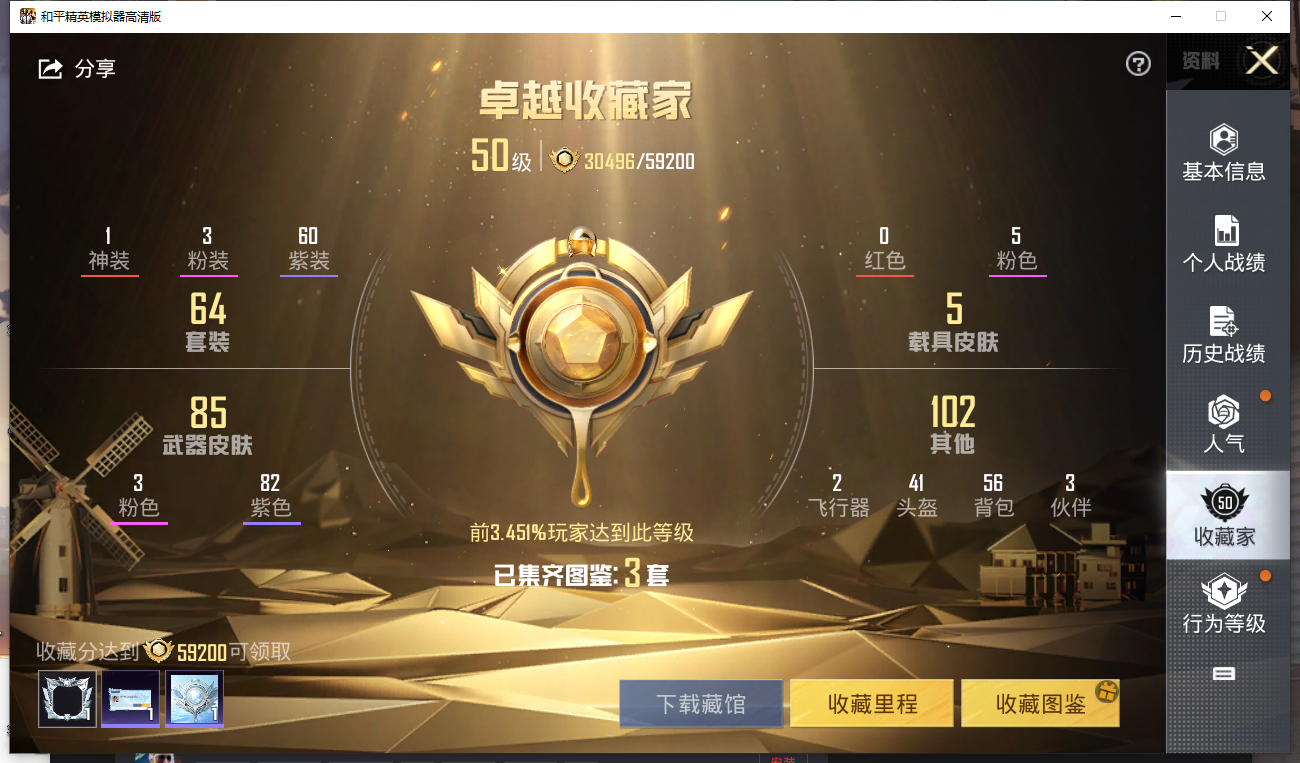
Task: Select the silver medal reward thumbnail
Action: [x=194, y=698]
